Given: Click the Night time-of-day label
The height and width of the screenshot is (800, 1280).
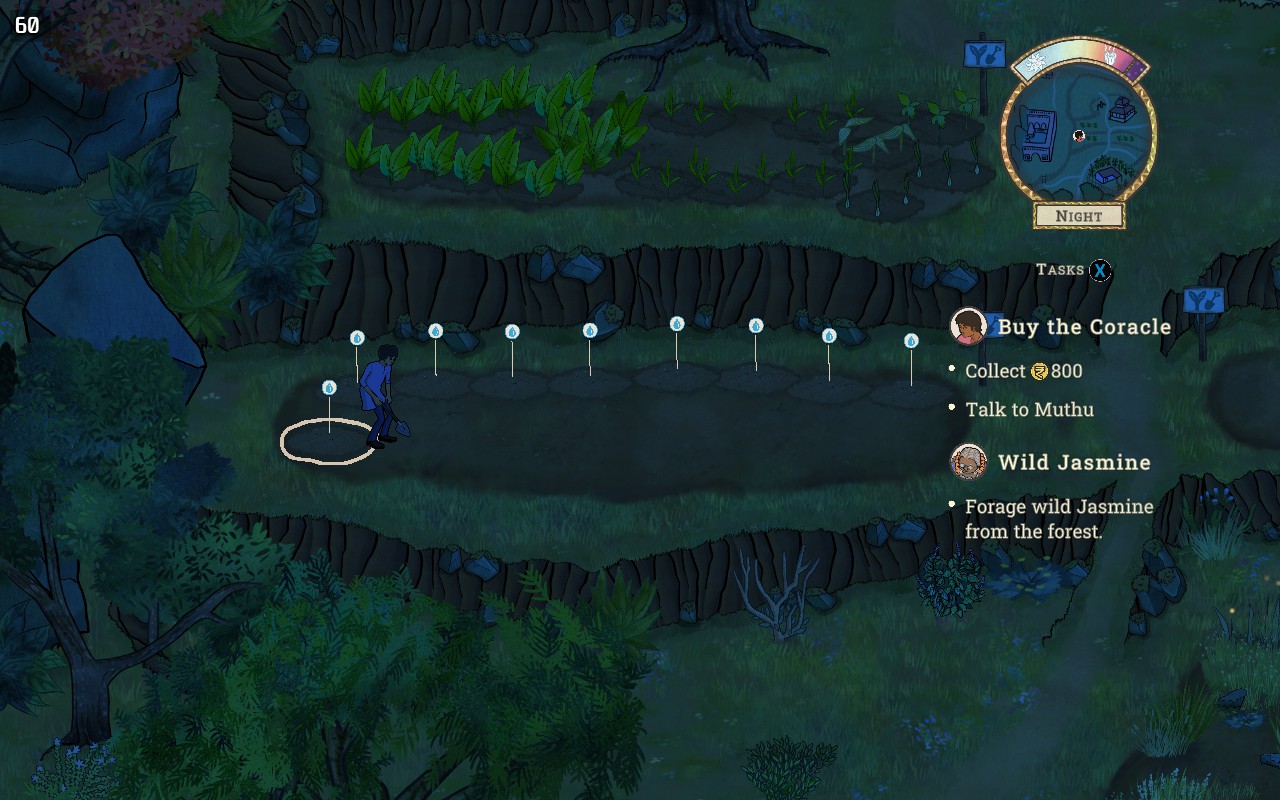Looking at the screenshot, I should 1079,216.
